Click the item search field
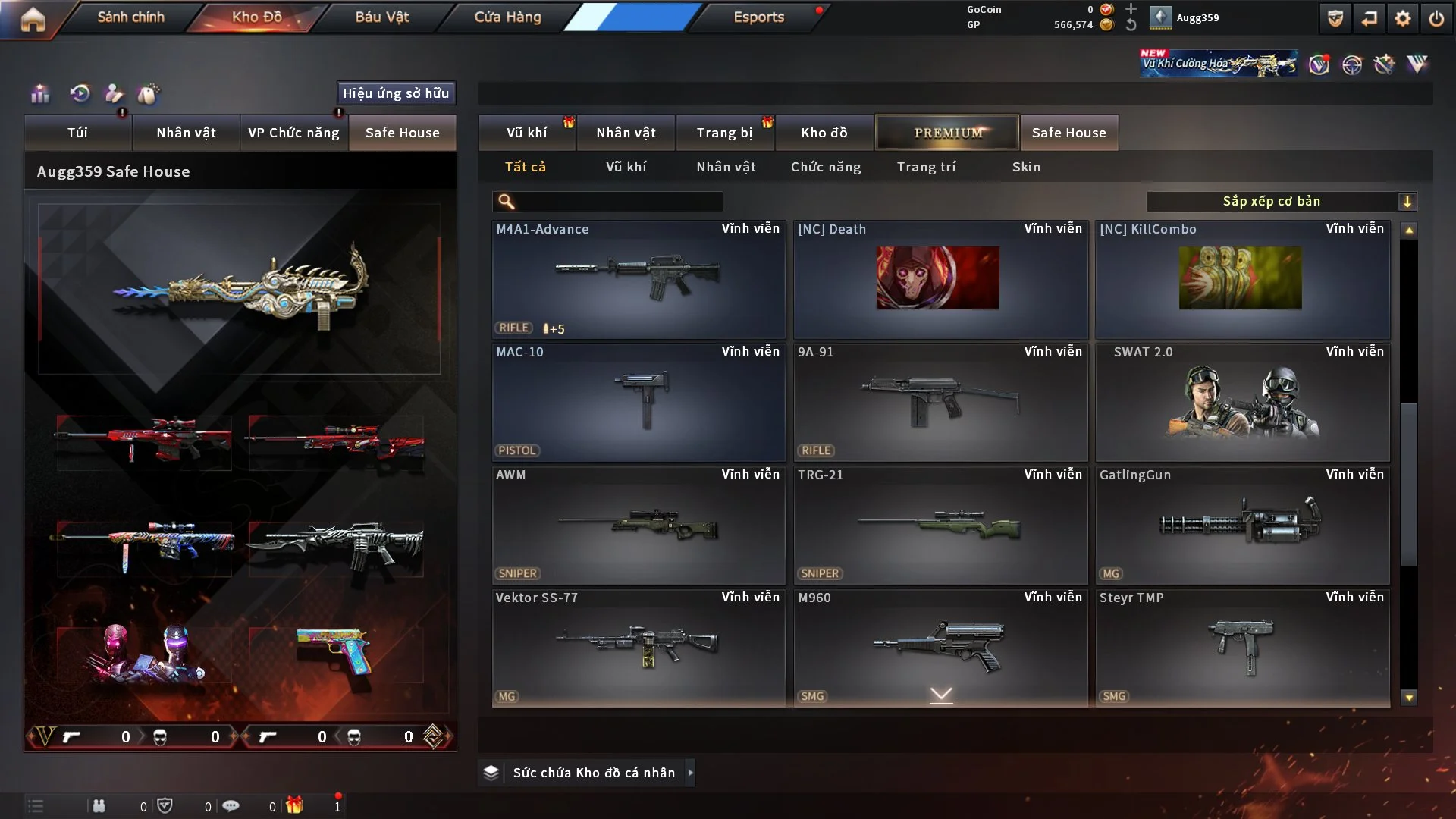The image size is (1456, 819). (618, 201)
